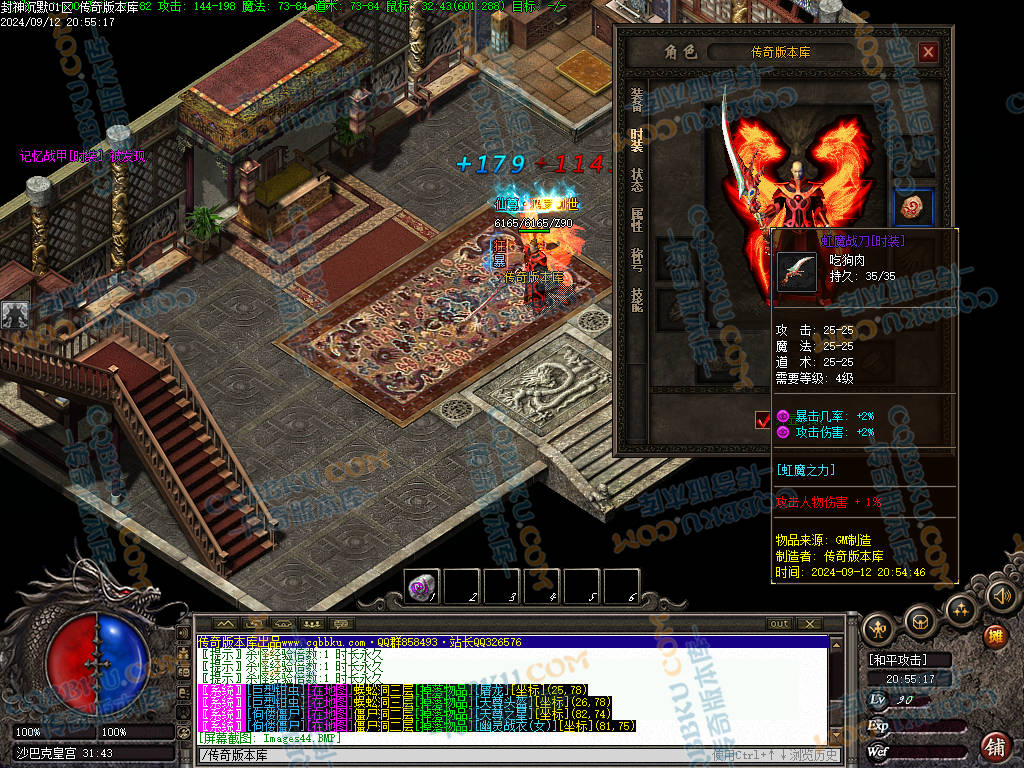Use the scroll item in hotbar slot 1
Image resolution: width=1024 pixels, height=768 pixels.
coord(422,587)
